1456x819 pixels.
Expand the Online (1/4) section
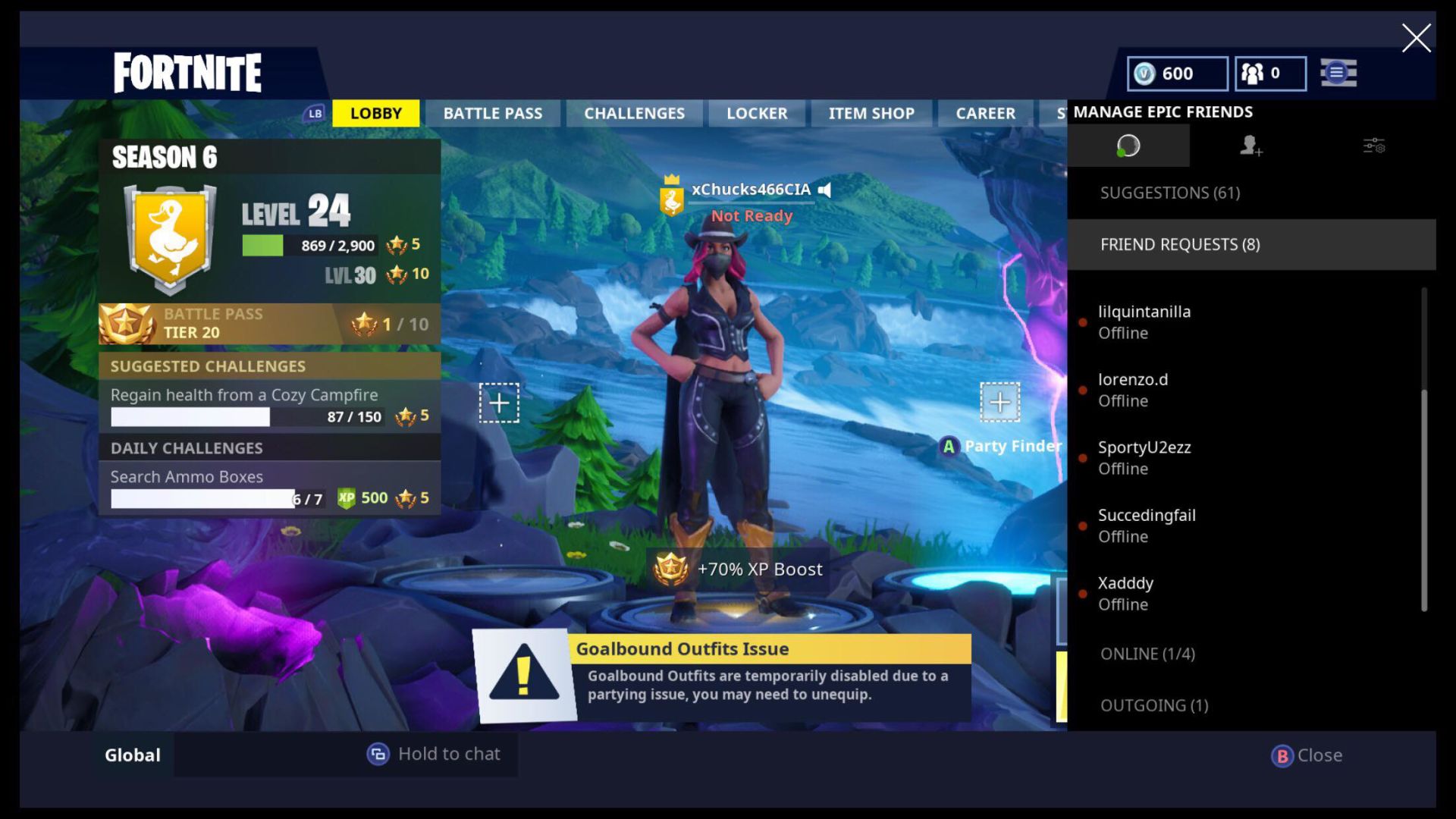coord(1147,654)
